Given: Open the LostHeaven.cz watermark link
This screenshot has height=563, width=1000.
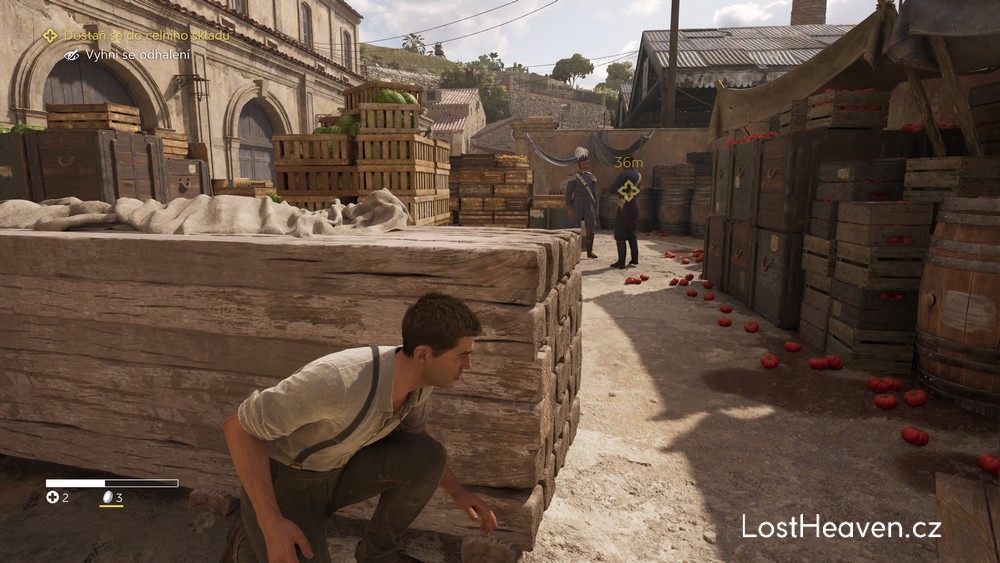Looking at the screenshot, I should click(x=841, y=527).
